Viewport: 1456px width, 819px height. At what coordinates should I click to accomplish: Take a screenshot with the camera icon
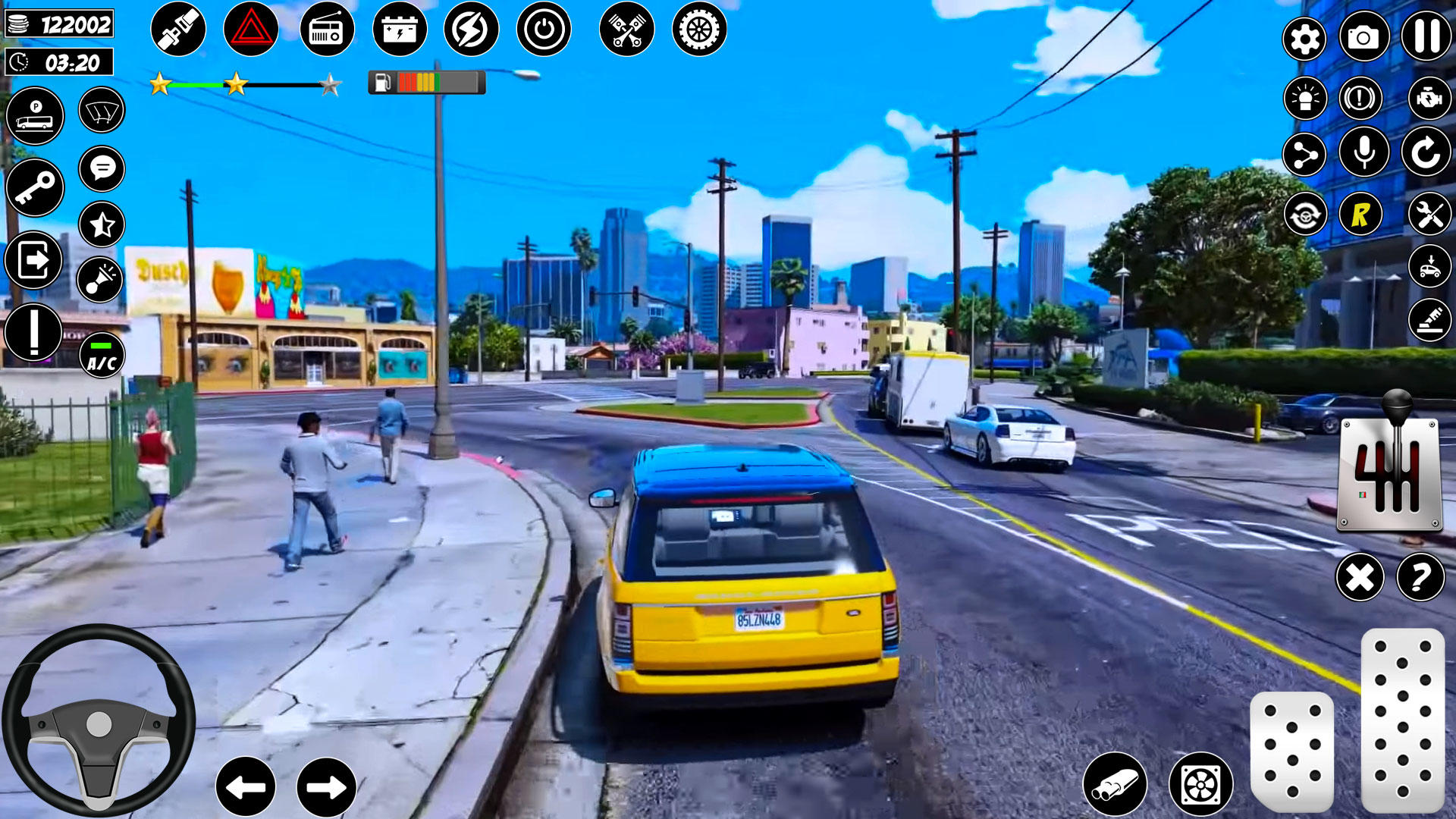coord(1365,36)
